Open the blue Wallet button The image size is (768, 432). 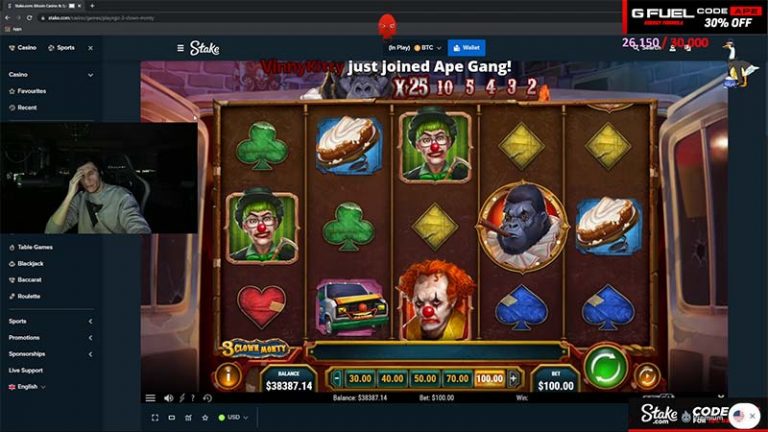(x=467, y=47)
